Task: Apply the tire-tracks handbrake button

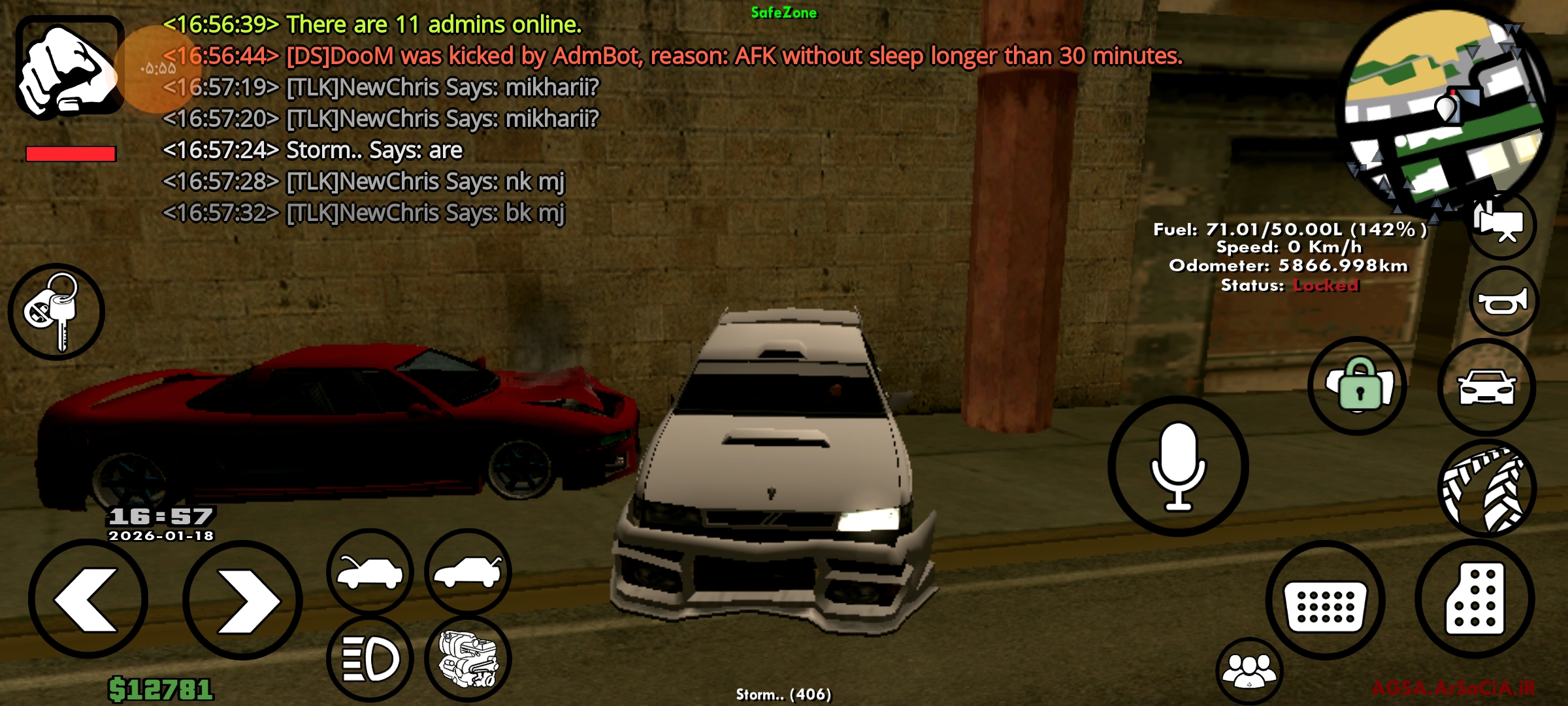Action: pyautogui.click(x=1488, y=490)
